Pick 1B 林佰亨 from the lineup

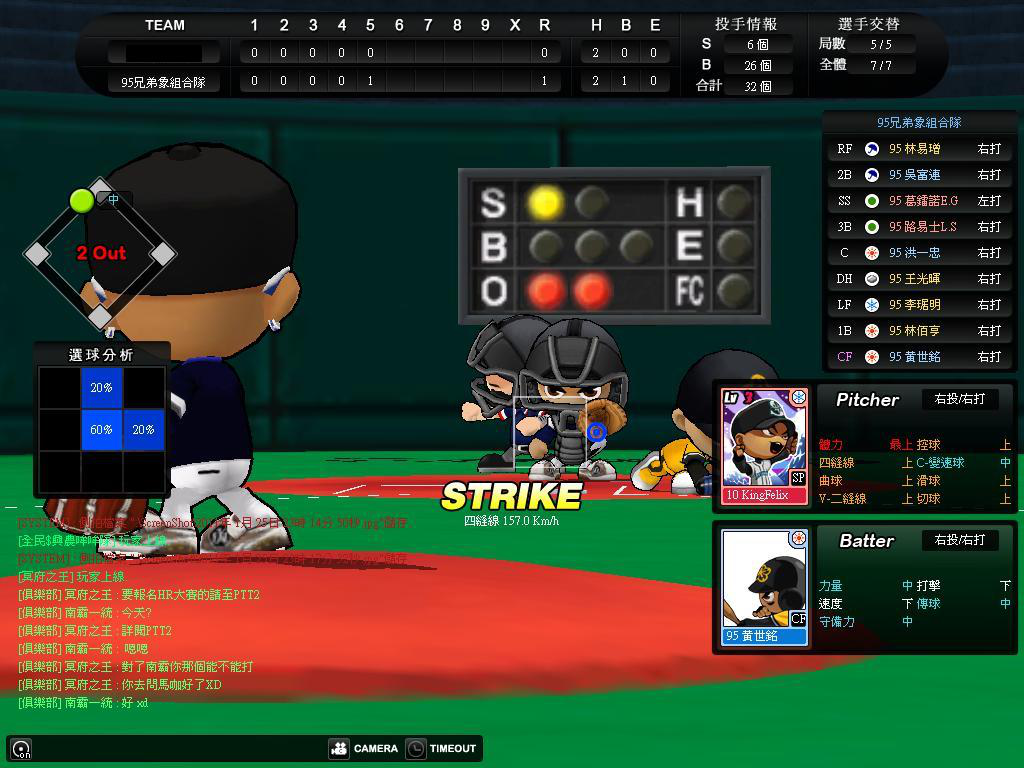tap(918, 331)
